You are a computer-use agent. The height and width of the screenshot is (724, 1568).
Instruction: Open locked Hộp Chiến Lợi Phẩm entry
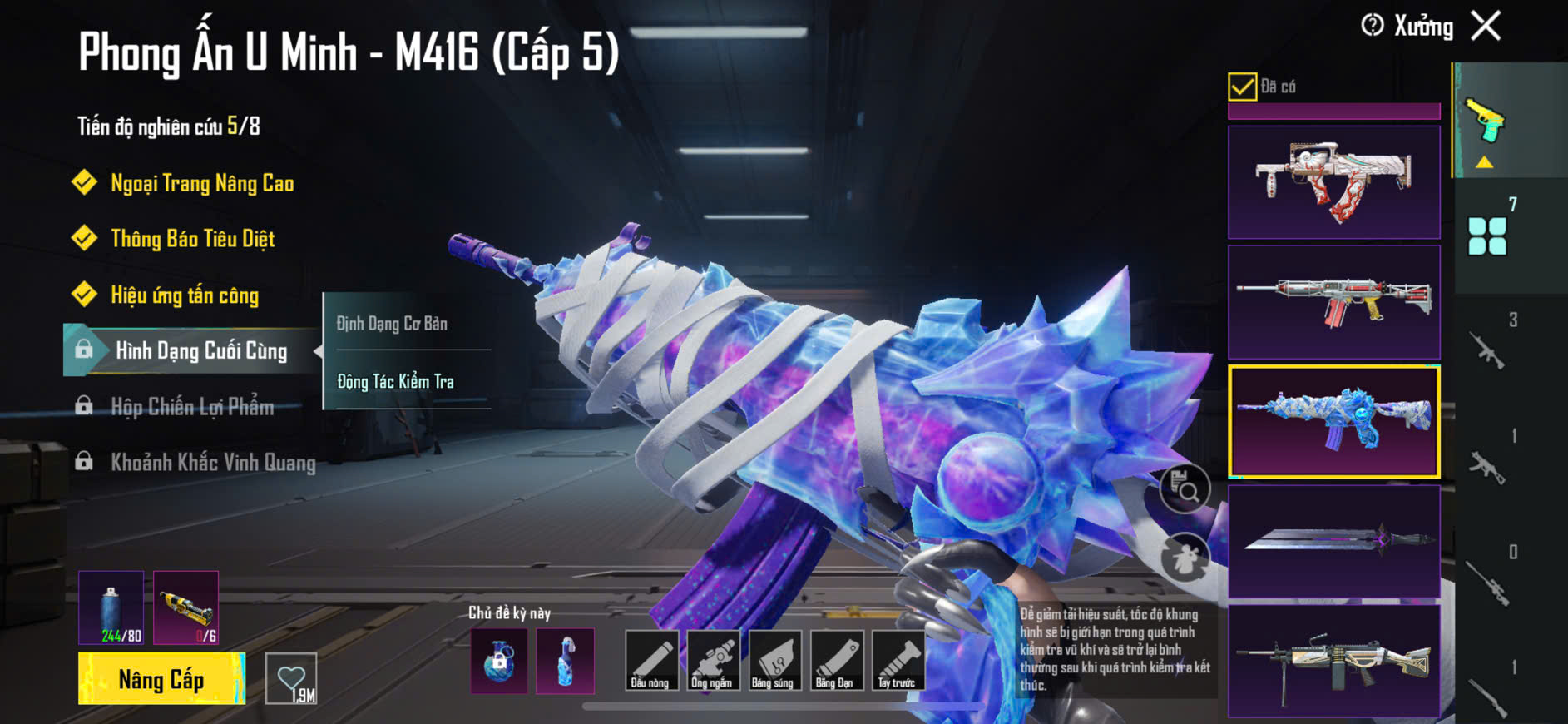click(192, 407)
